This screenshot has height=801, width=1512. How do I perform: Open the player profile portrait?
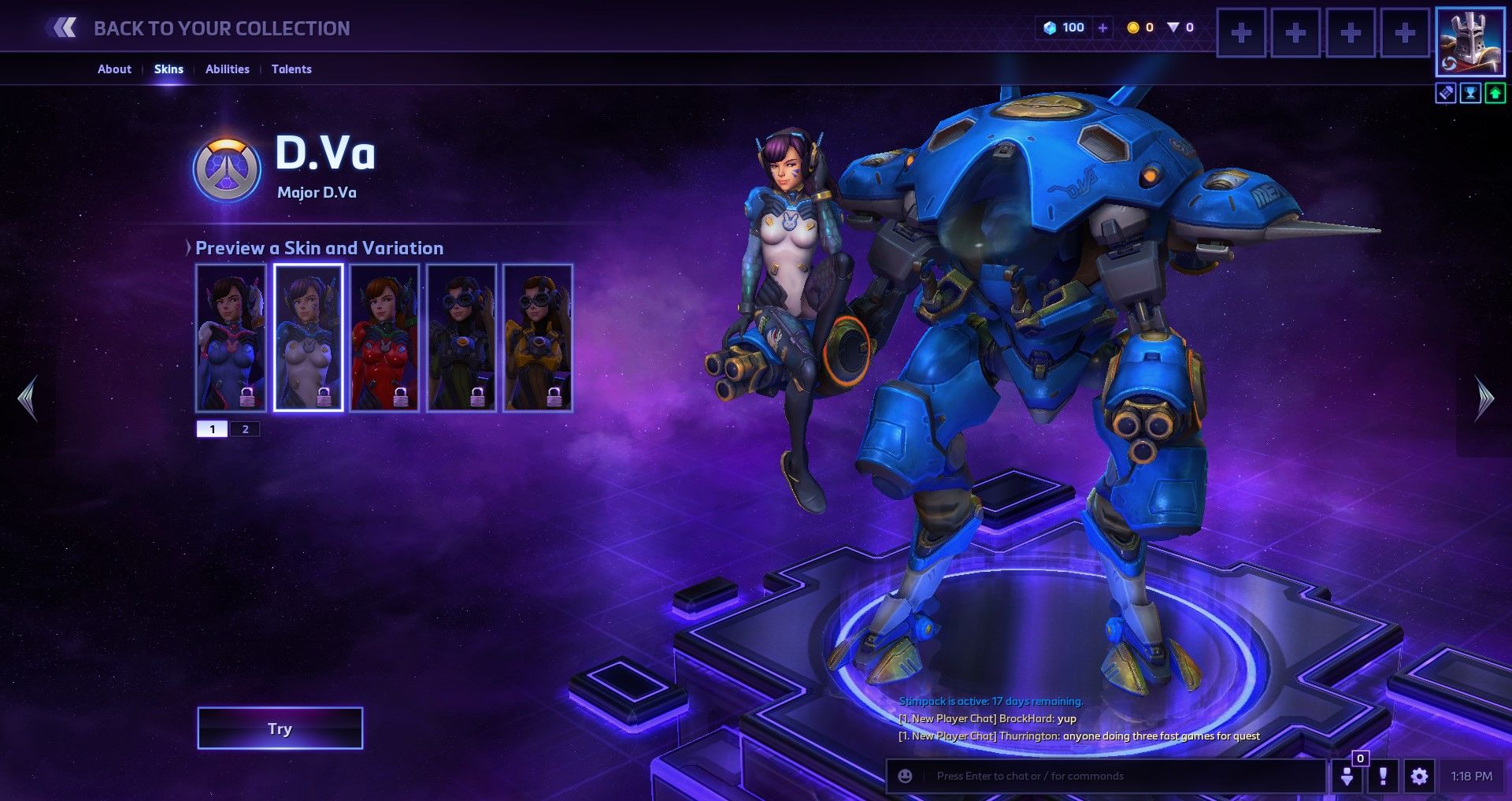coord(1469,42)
